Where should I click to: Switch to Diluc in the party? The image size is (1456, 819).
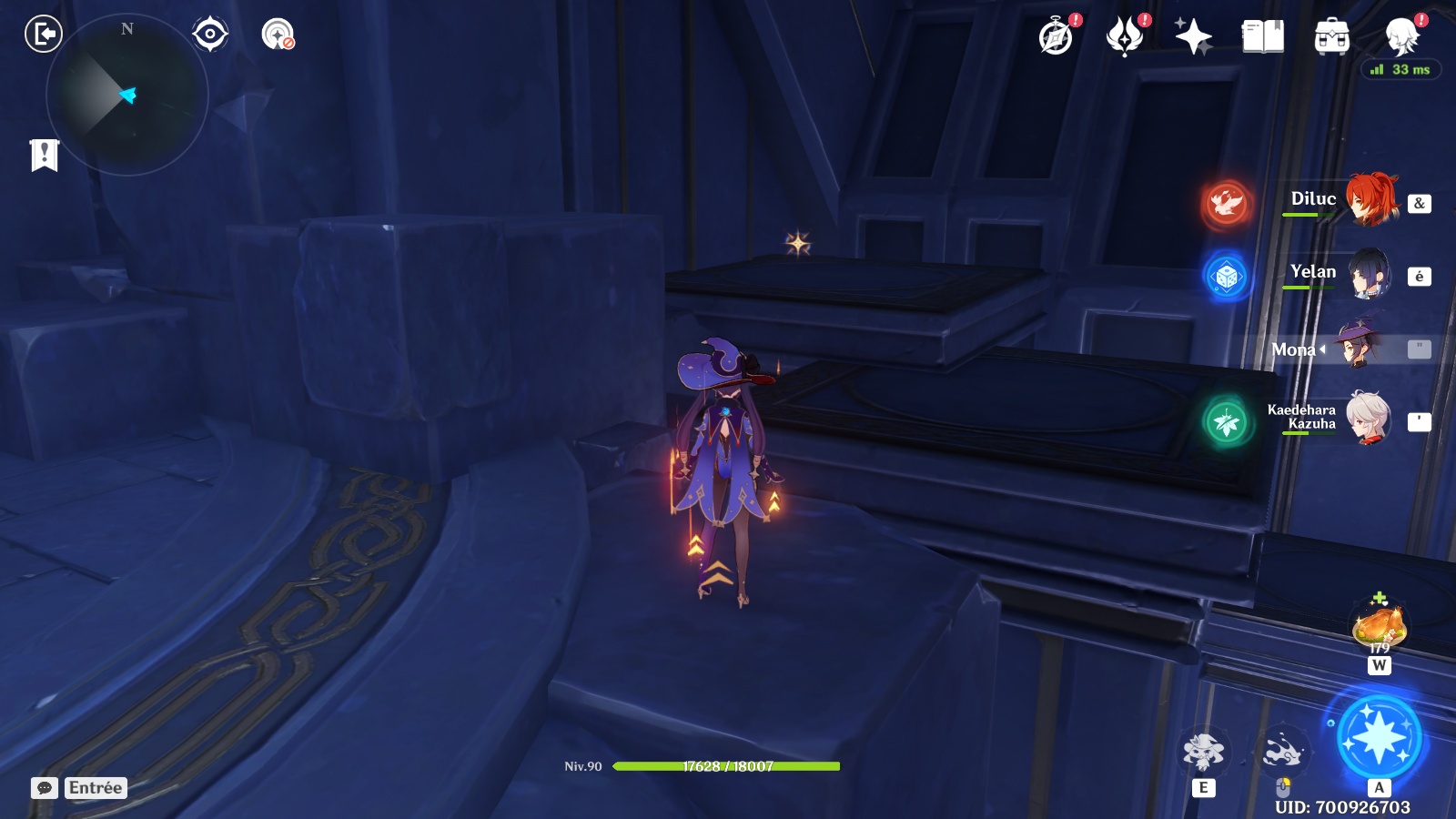[1370, 199]
